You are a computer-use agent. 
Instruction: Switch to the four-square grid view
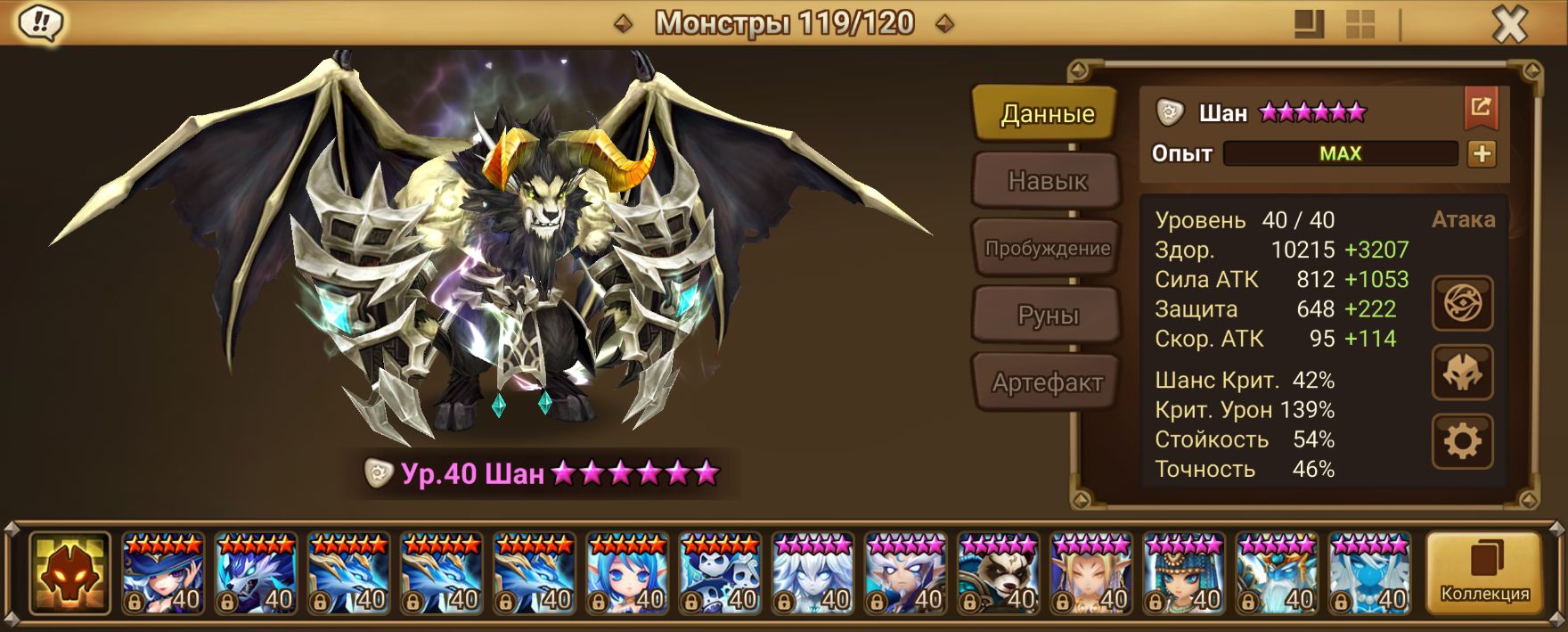1360,24
